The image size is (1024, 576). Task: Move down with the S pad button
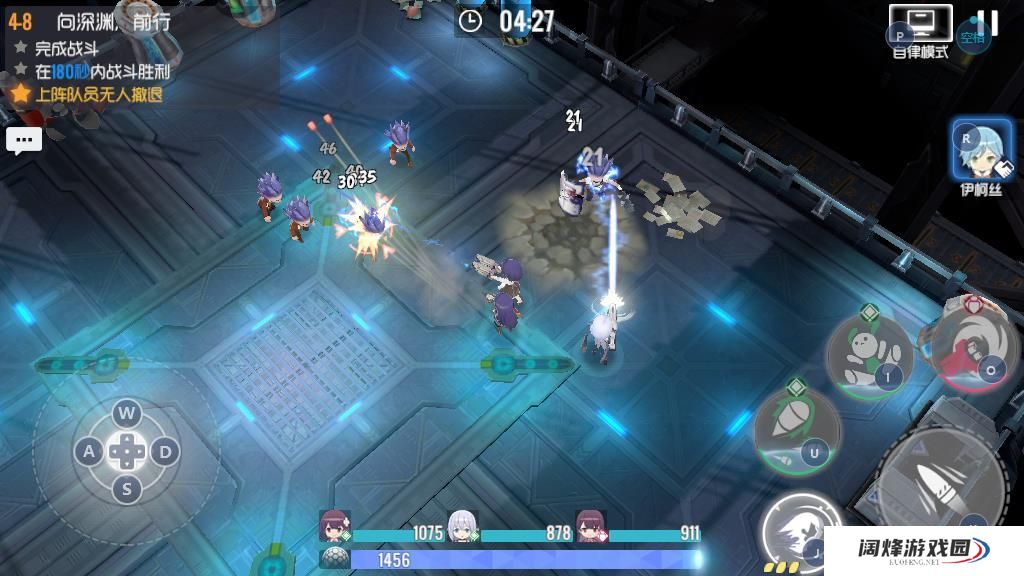pyautogui.click(x=126, y=490)
